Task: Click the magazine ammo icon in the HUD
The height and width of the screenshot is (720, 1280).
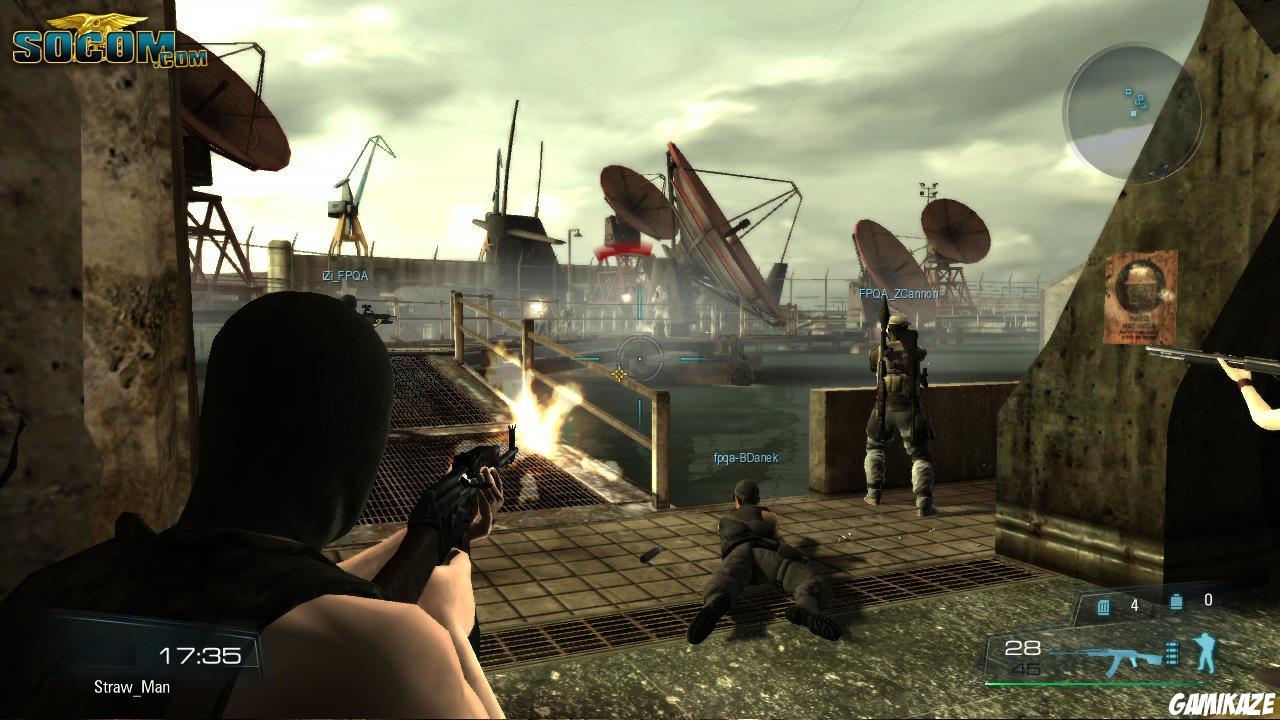Action: point(1103,605)
